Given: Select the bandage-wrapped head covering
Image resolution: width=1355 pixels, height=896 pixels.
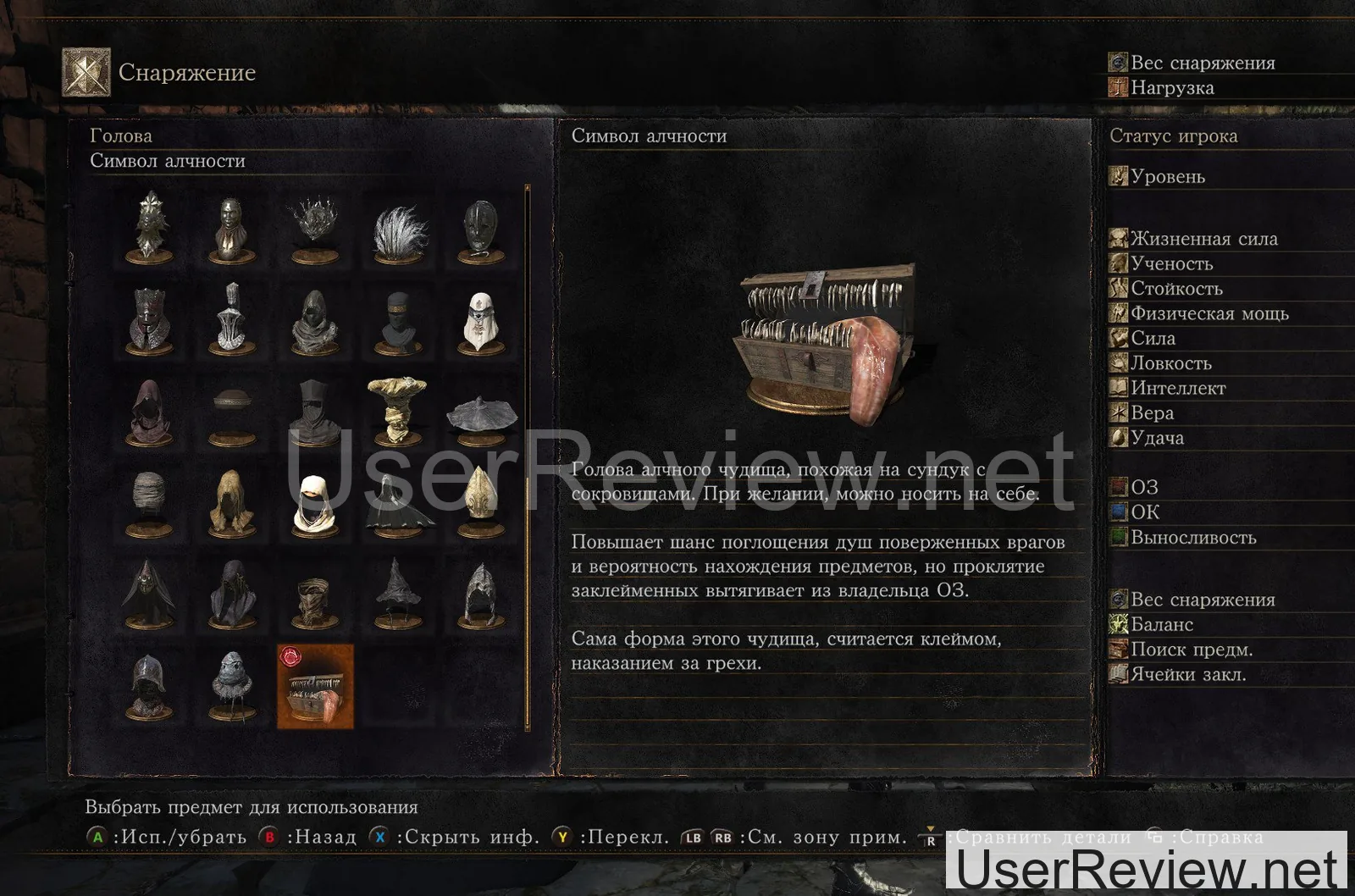Looking at the screenshot, I should coord(149,501).
